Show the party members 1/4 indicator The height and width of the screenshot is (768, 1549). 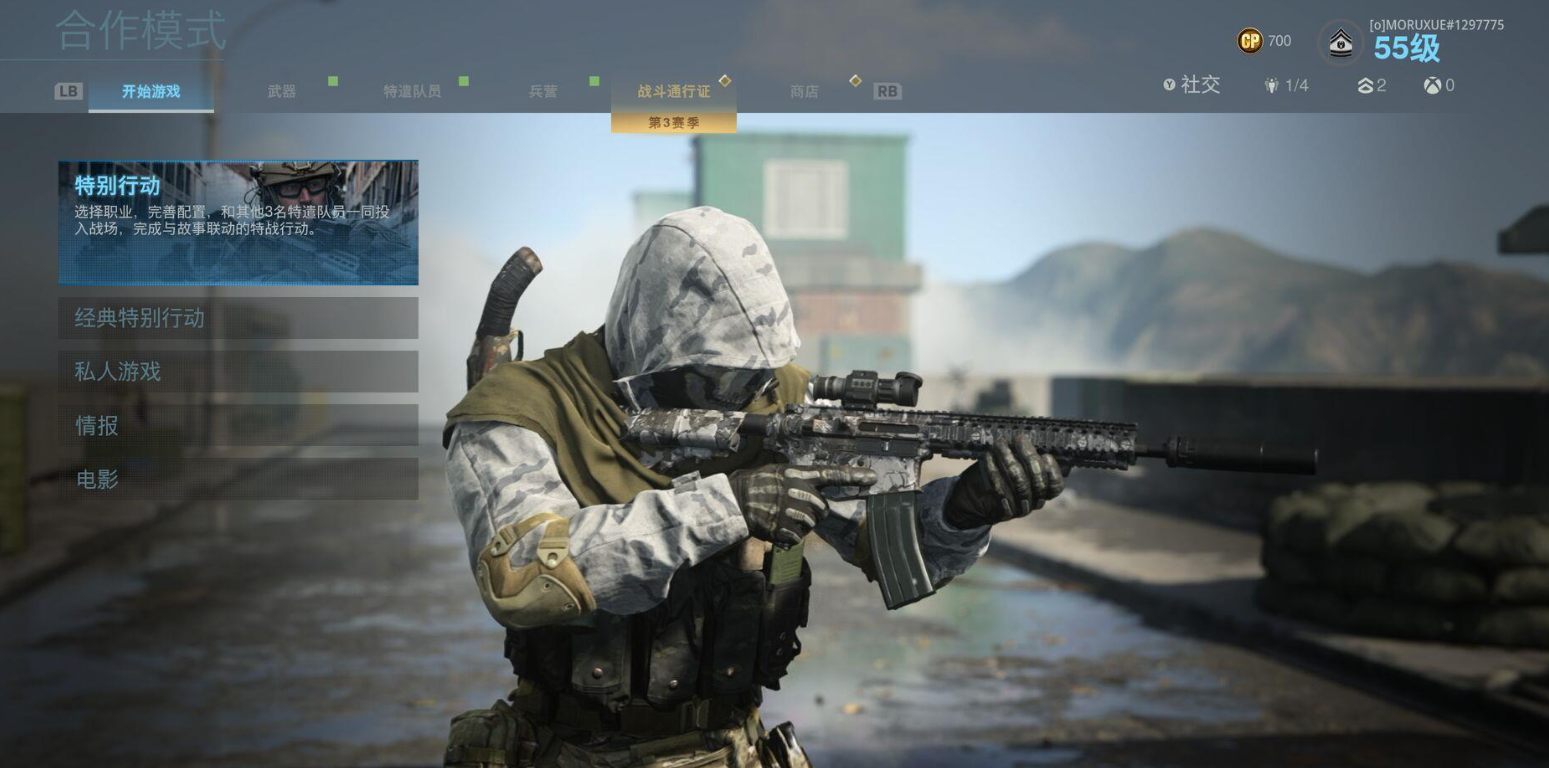1287,86
